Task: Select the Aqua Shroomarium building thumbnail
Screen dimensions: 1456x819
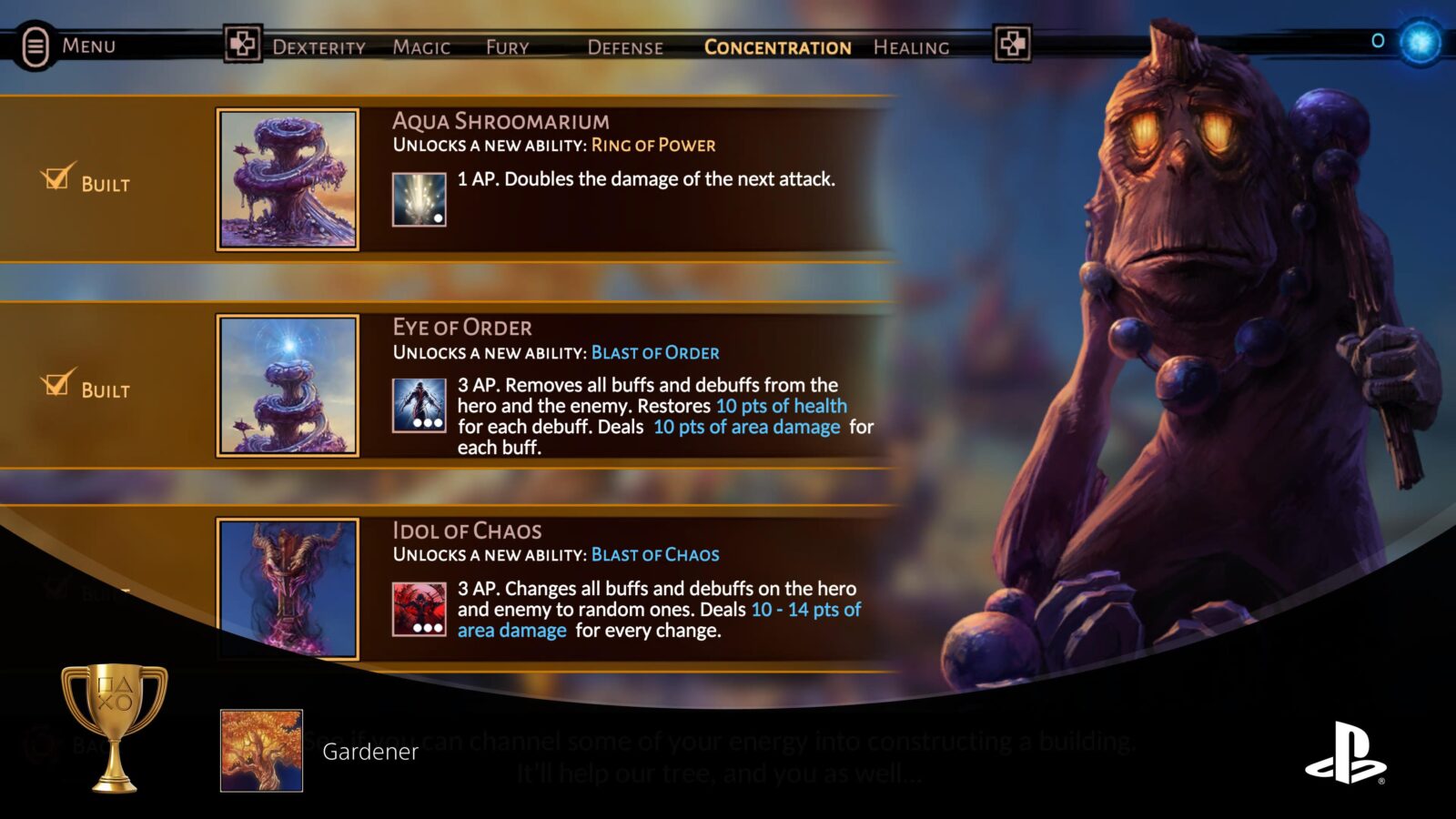Action: coord(288,179)
